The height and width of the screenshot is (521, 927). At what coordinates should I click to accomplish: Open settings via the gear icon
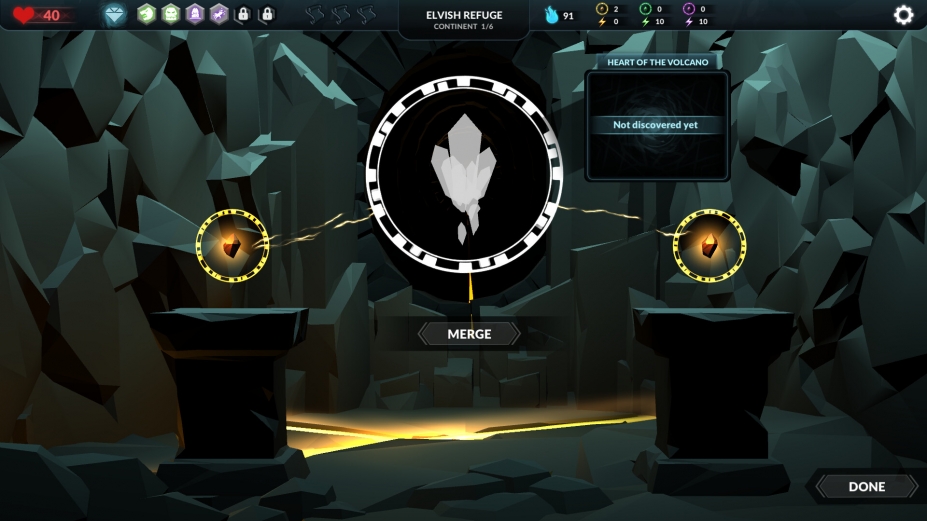pos(903,15)
